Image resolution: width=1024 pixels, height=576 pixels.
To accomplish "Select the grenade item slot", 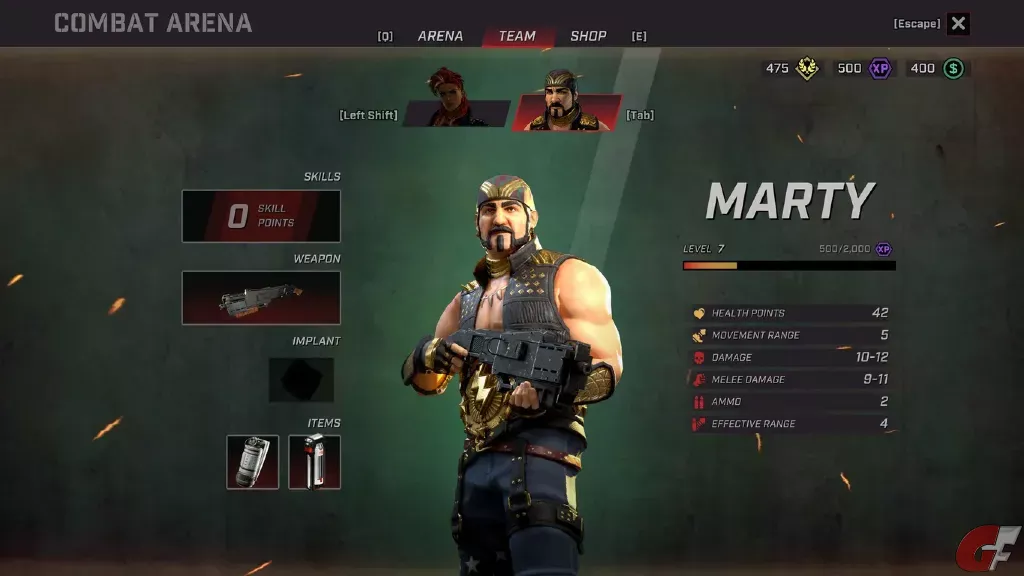I will [253, 462].
